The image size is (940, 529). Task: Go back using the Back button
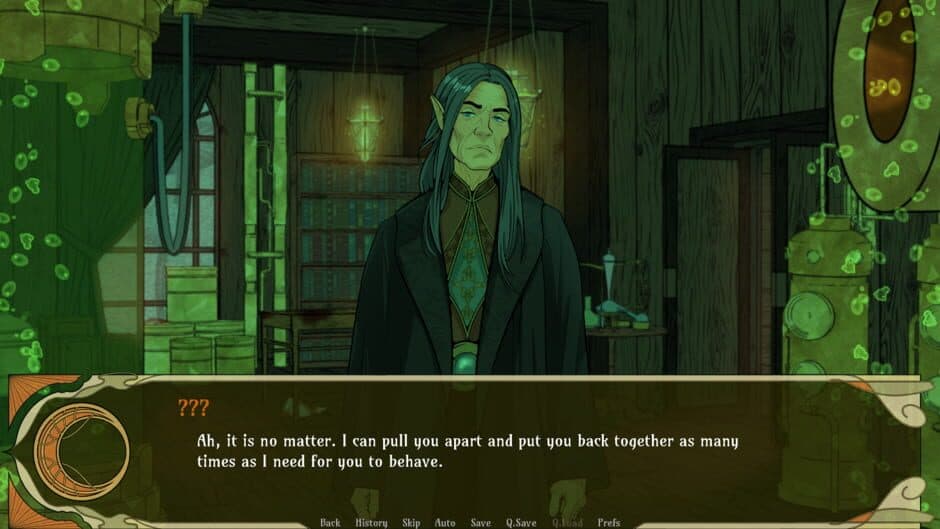coord(330,522)
